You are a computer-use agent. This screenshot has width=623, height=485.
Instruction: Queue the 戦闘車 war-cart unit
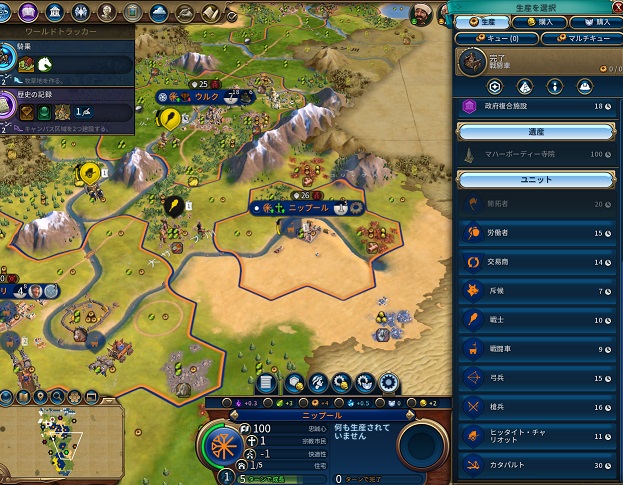click(x=540, y=349)
